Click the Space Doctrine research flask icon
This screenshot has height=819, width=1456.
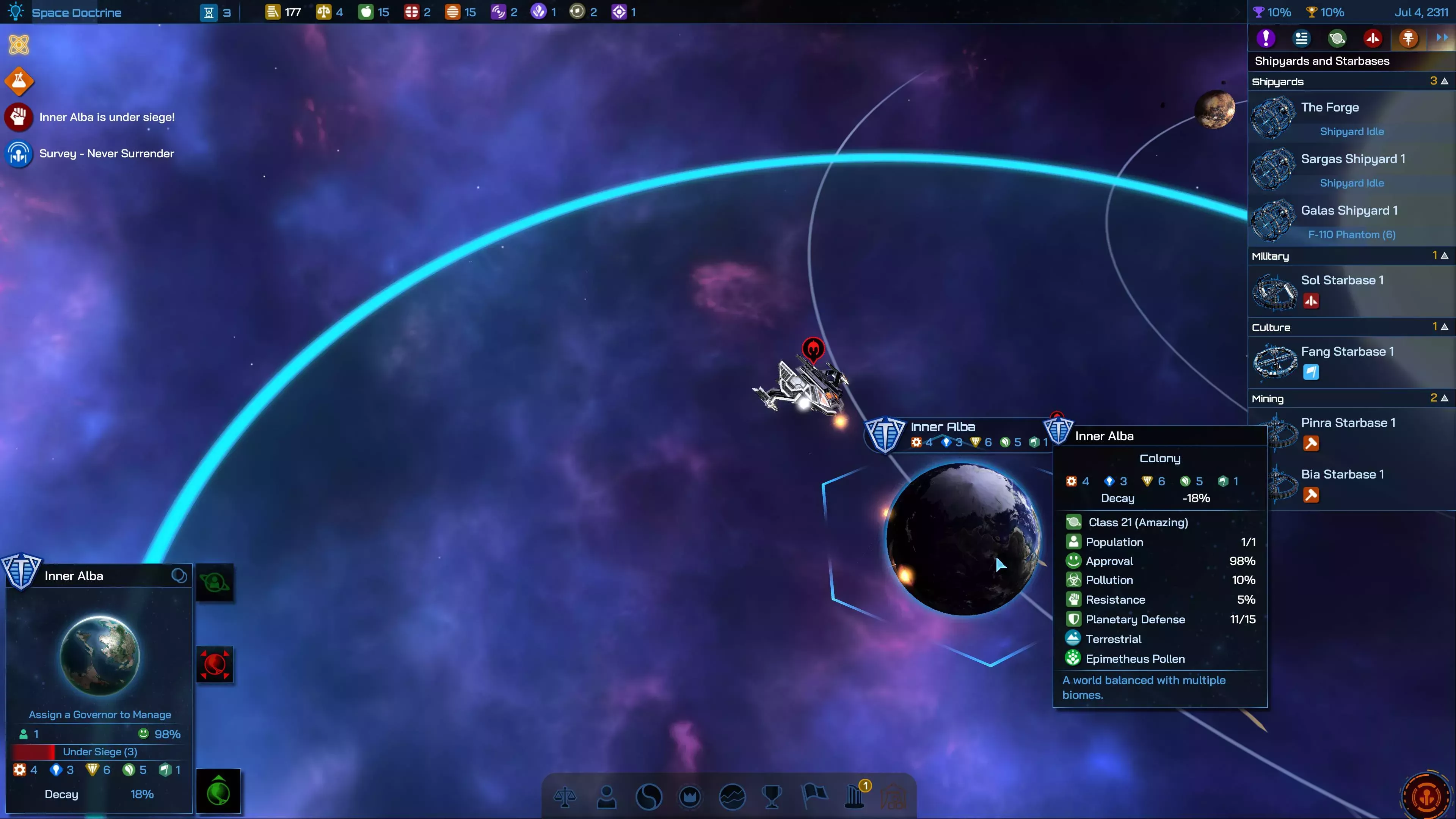tap(19, 81)
